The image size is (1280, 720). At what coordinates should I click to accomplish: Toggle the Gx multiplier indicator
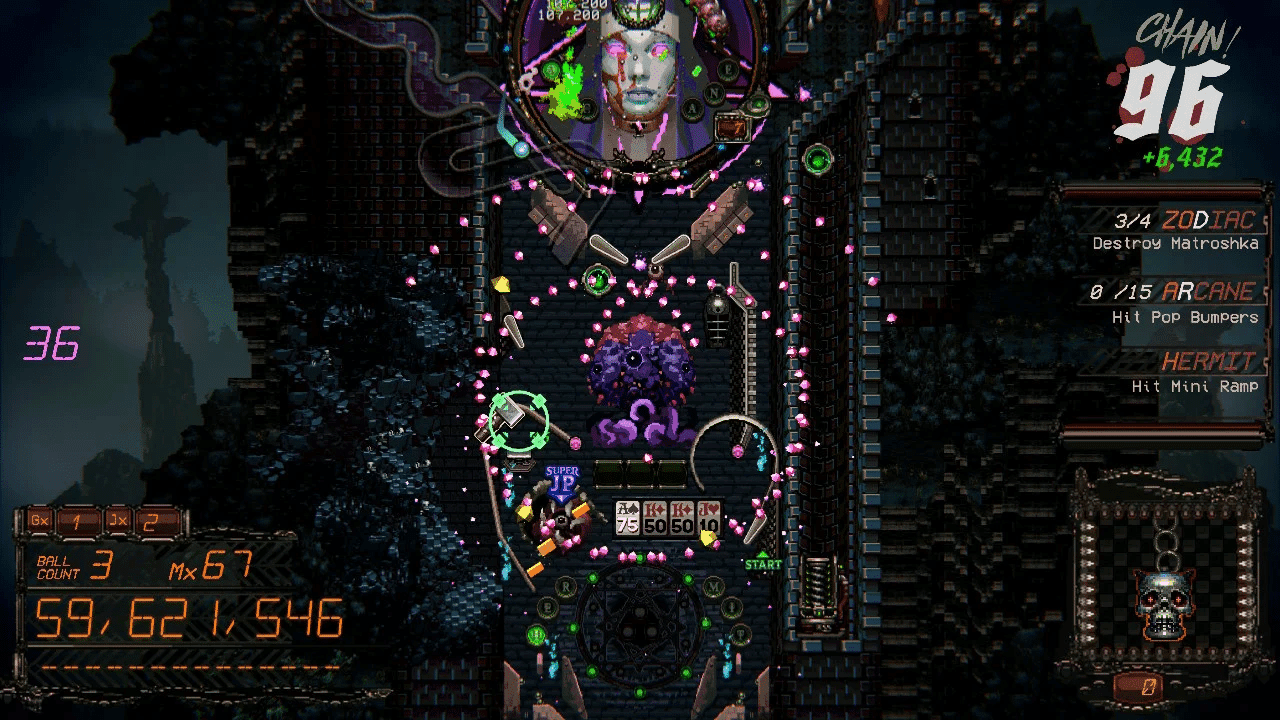tap(38, 521)
